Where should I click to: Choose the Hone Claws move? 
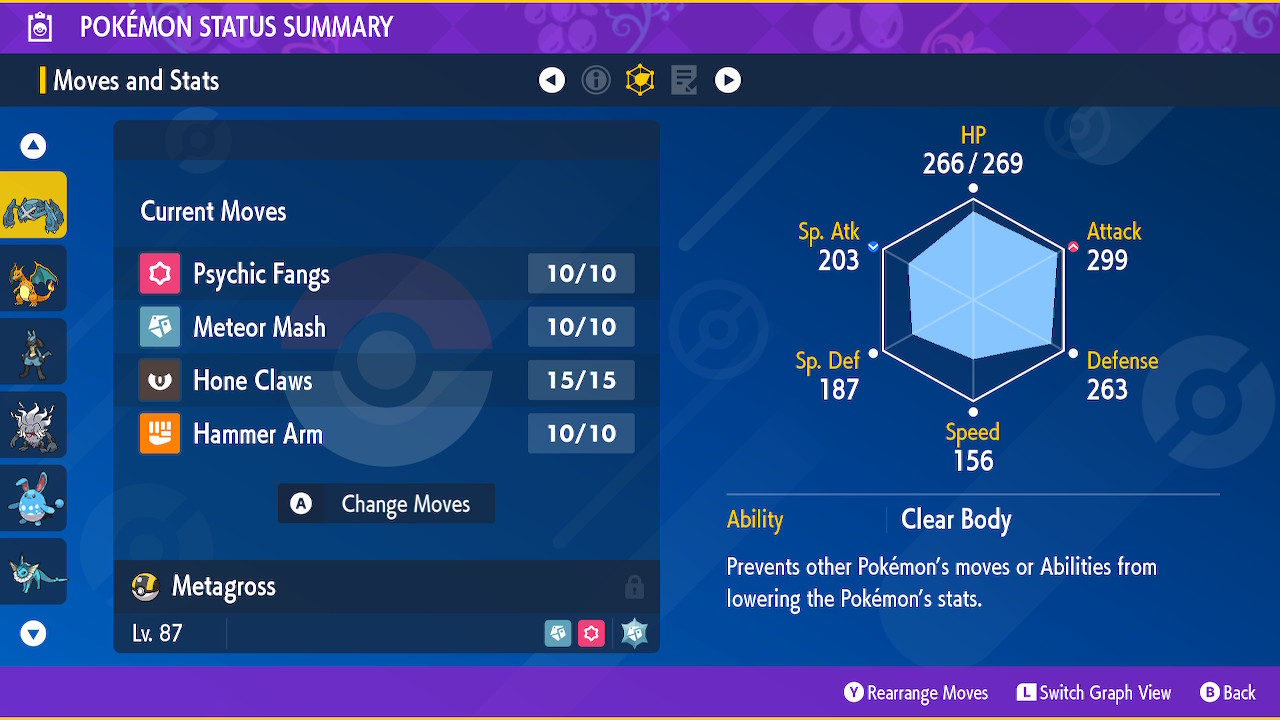[386, 381]
